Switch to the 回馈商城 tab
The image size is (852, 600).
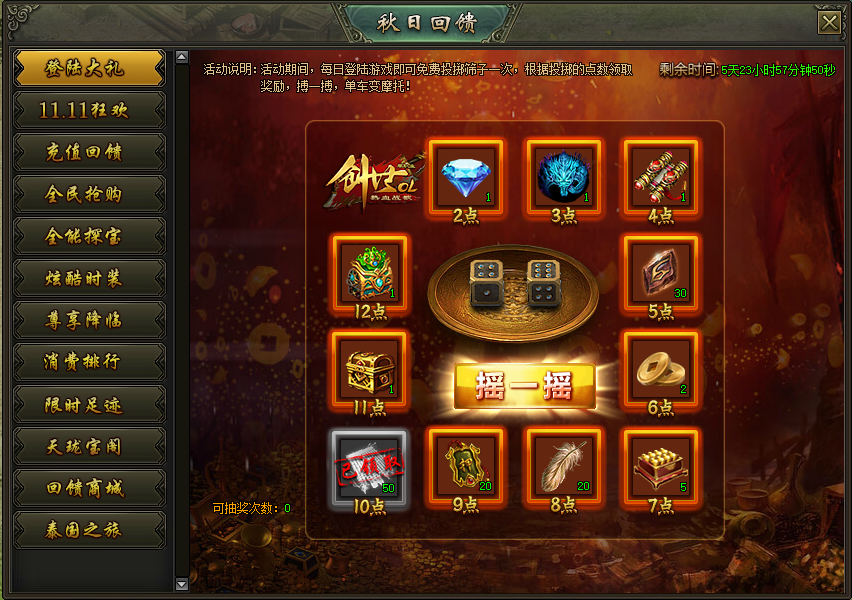(x=89, y=488)
